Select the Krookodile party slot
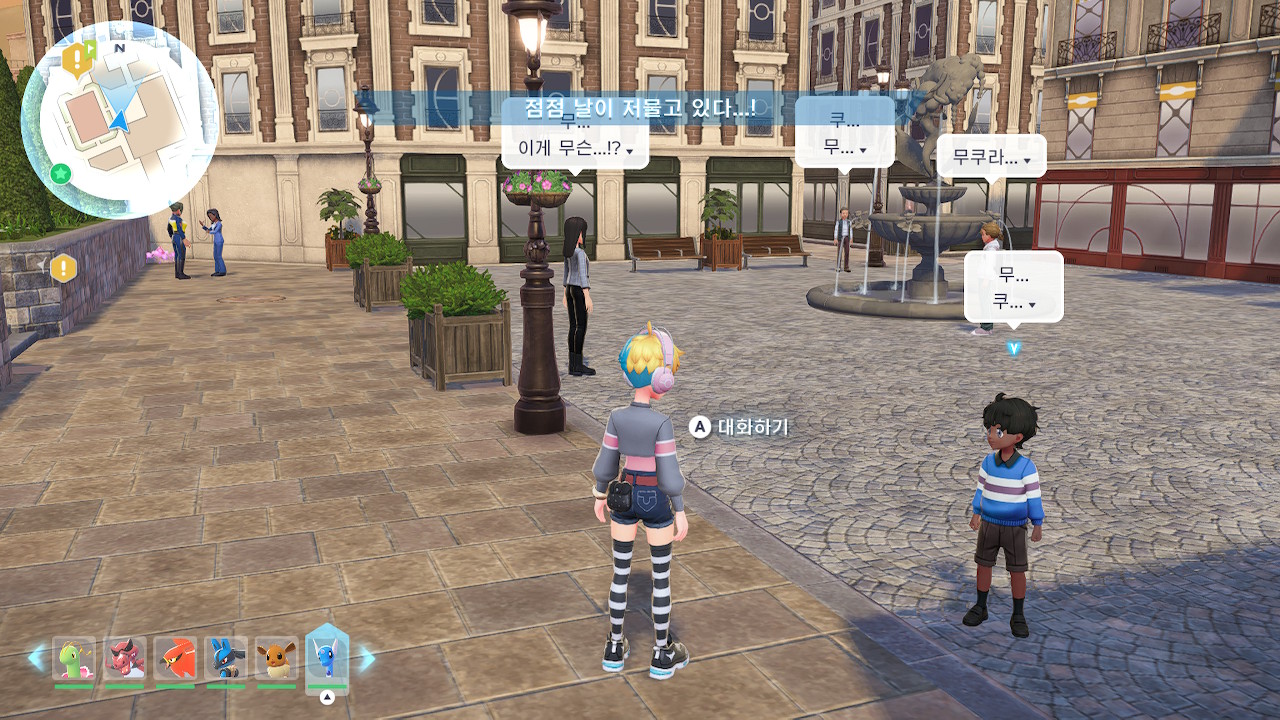The height and width of the screenshot is (720, 1280). click(125, 659)
